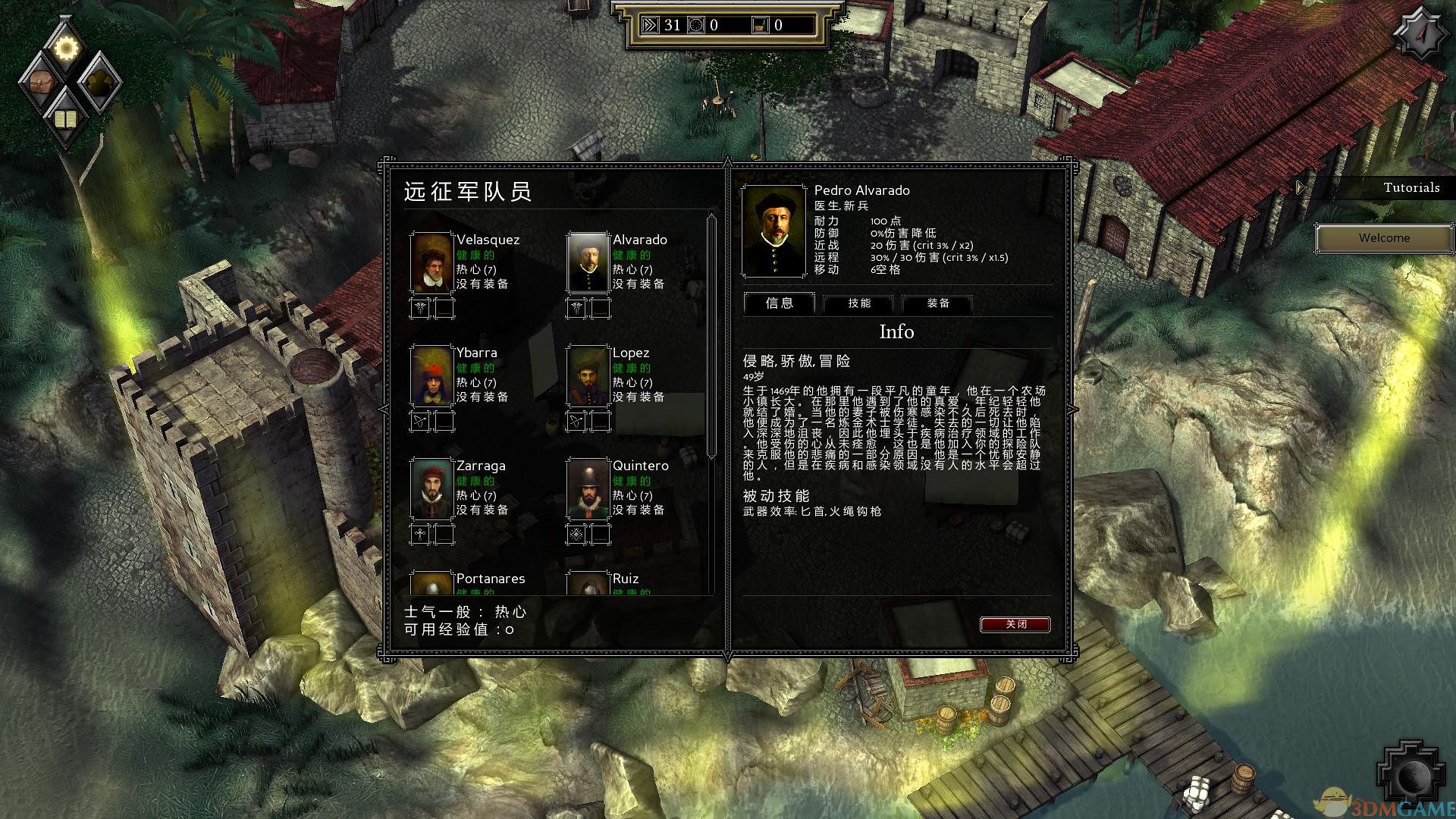Image resolution: width=1456 pixels, height=819 pixels.
Task: Click the Tutorials expand arrow
Action: (x=1301, y=187)
